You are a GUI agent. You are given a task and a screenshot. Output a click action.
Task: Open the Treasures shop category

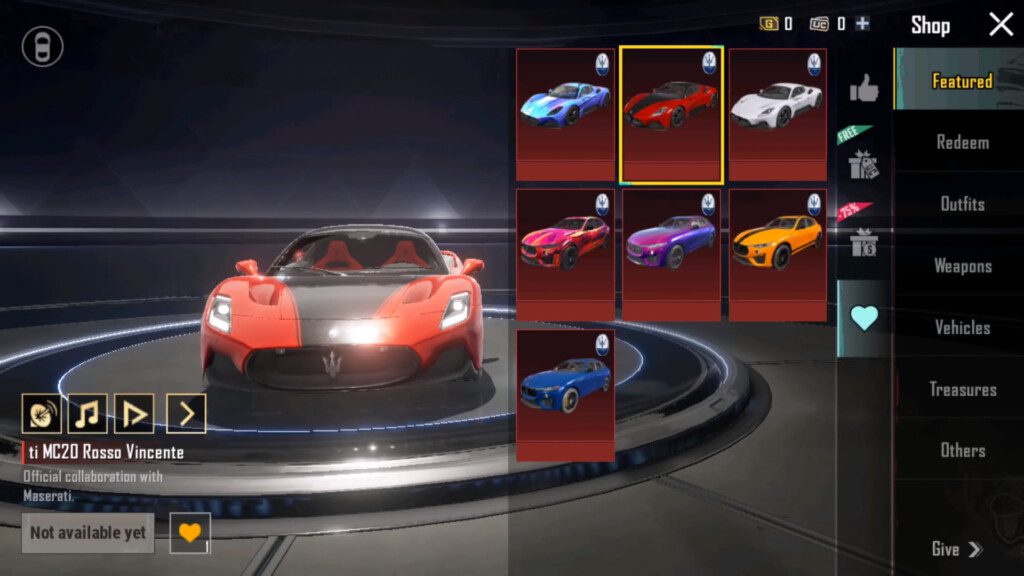pyautogui.click(x=961, y=389)
